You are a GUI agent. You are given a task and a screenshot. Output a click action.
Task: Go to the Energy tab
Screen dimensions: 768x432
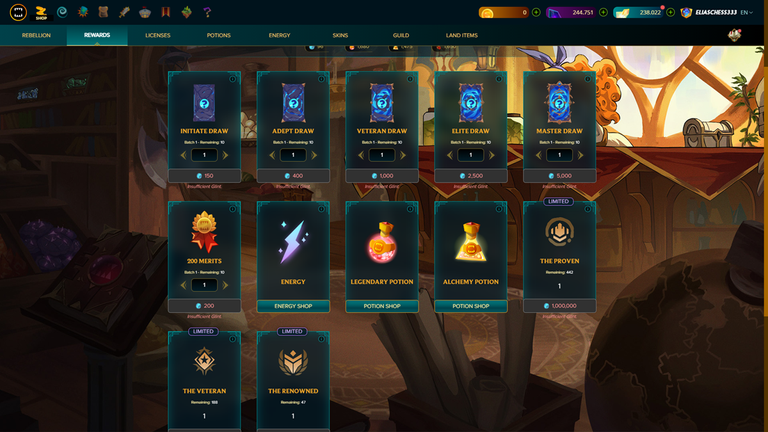279,35
